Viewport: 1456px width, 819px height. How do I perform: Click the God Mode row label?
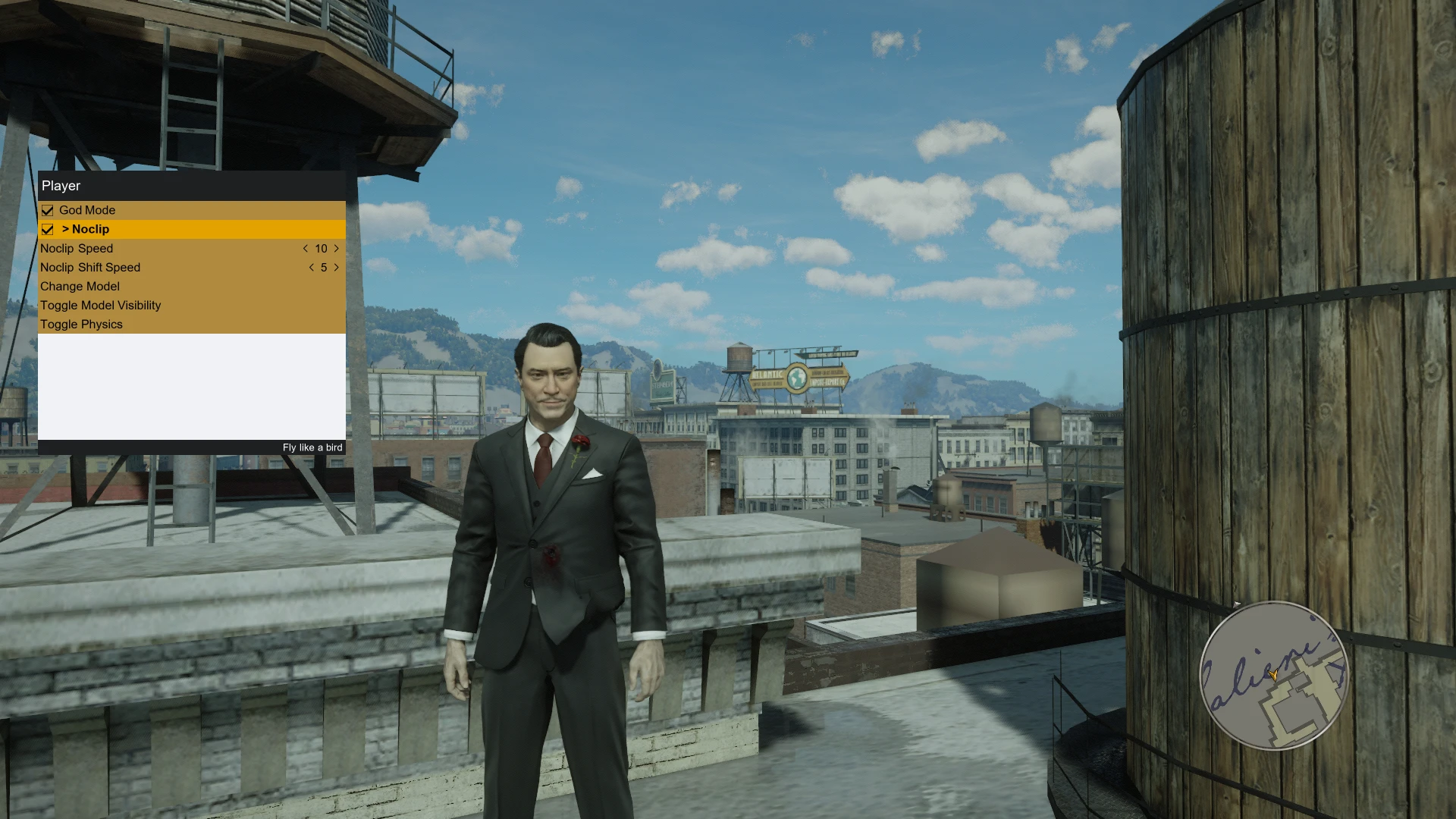[88, 210]
